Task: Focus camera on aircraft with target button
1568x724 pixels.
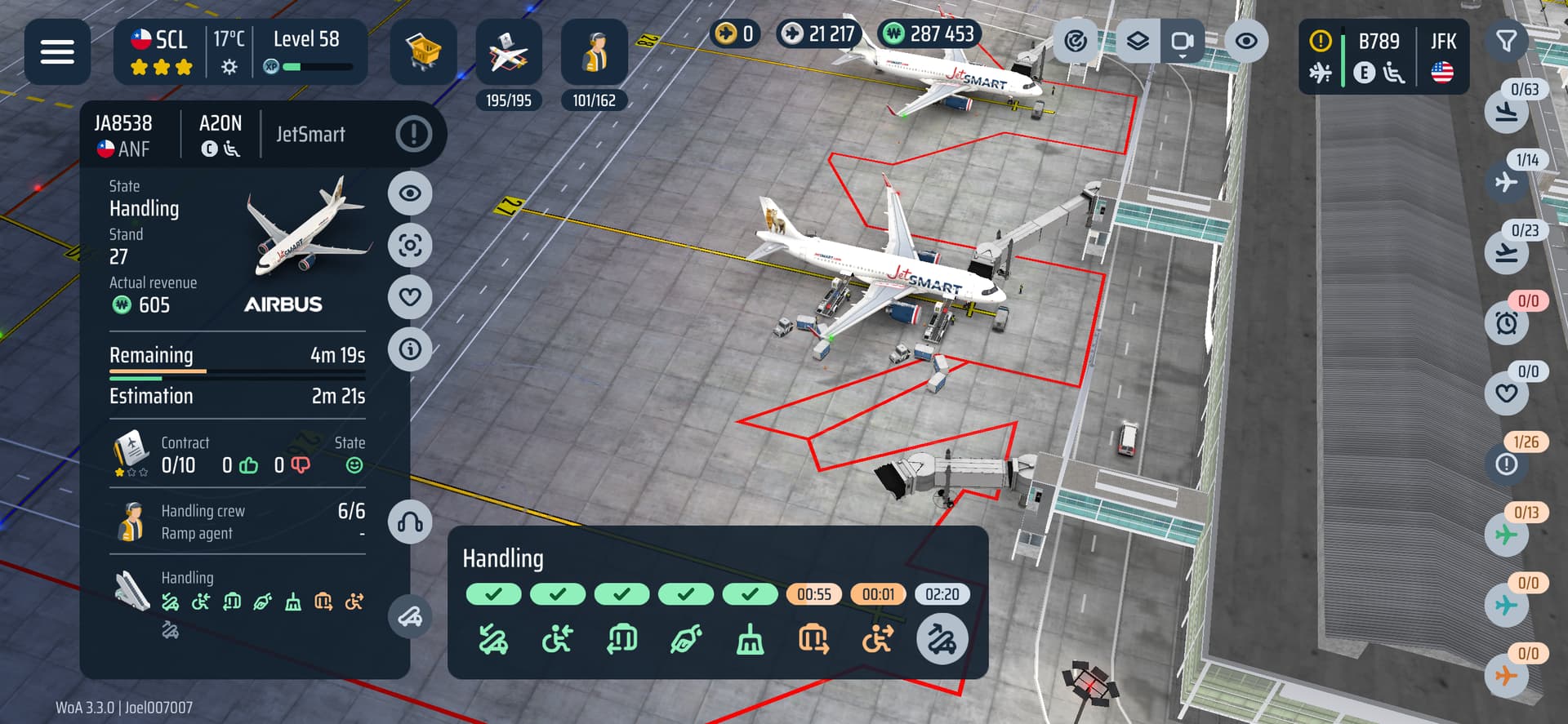Action: [410, 245]
